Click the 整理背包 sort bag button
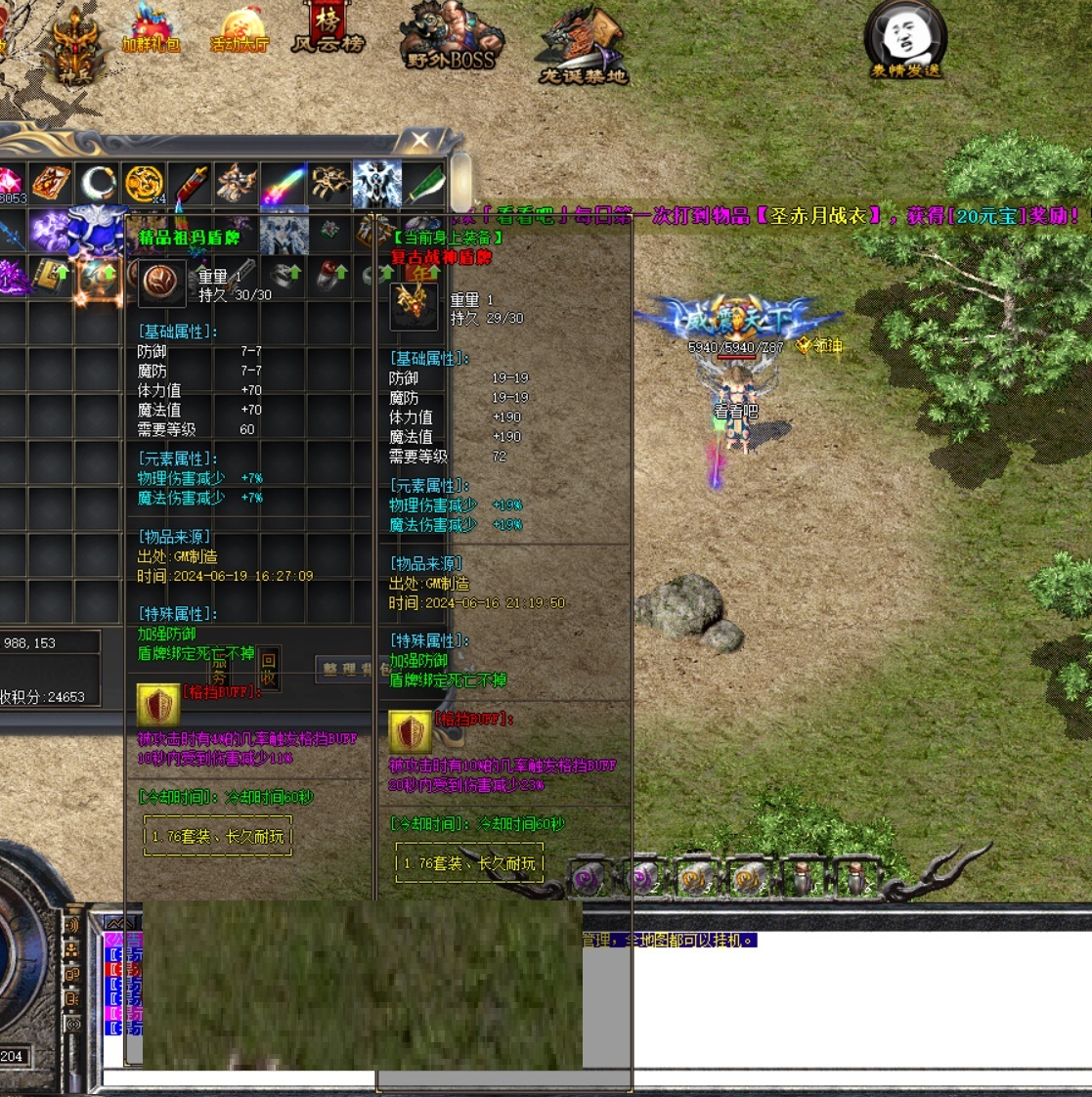 tap(348, 669)
